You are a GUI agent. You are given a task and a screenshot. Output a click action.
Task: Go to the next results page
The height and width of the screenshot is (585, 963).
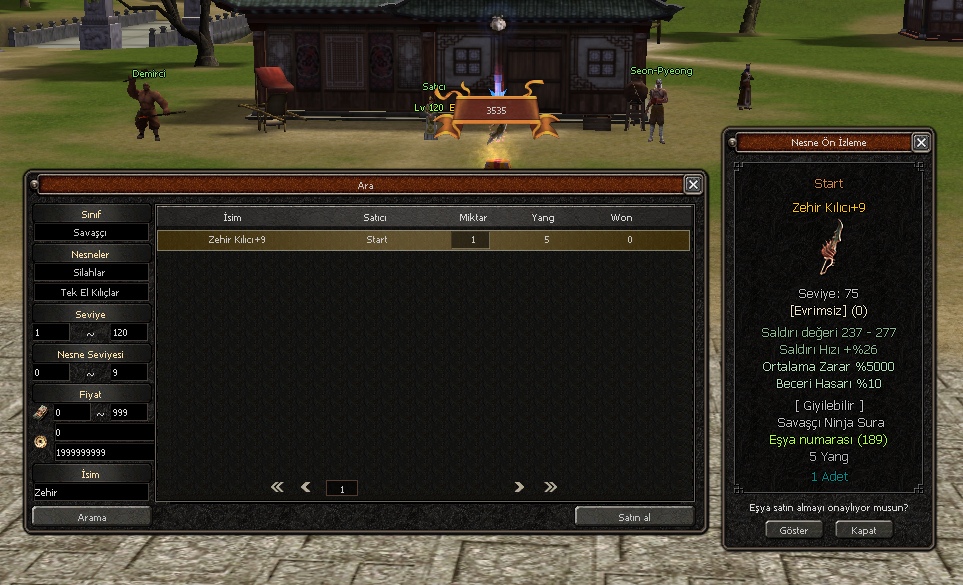[519, 488]
